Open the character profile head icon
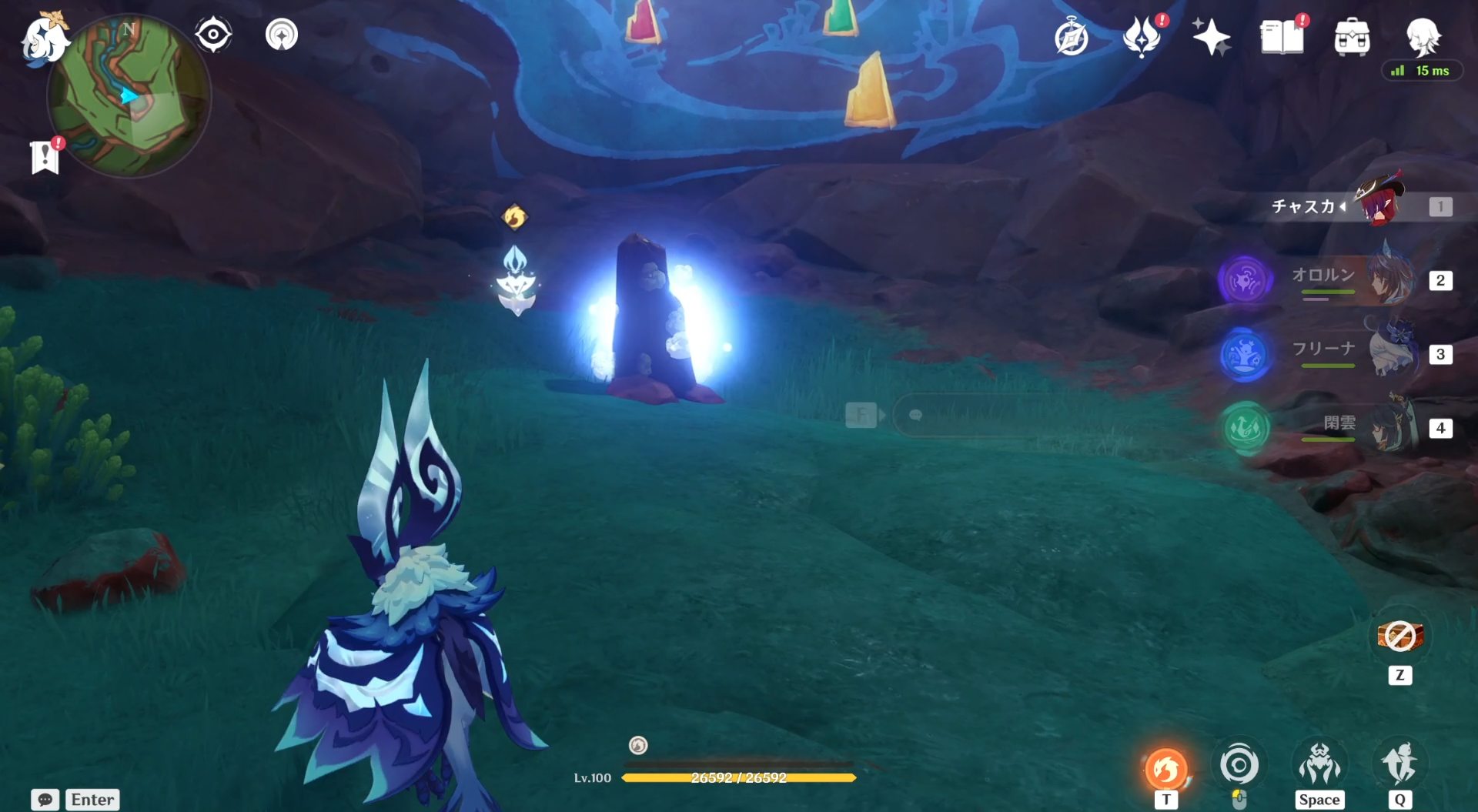Screen dimensions: 1478x812 (x=1423, y=35)
